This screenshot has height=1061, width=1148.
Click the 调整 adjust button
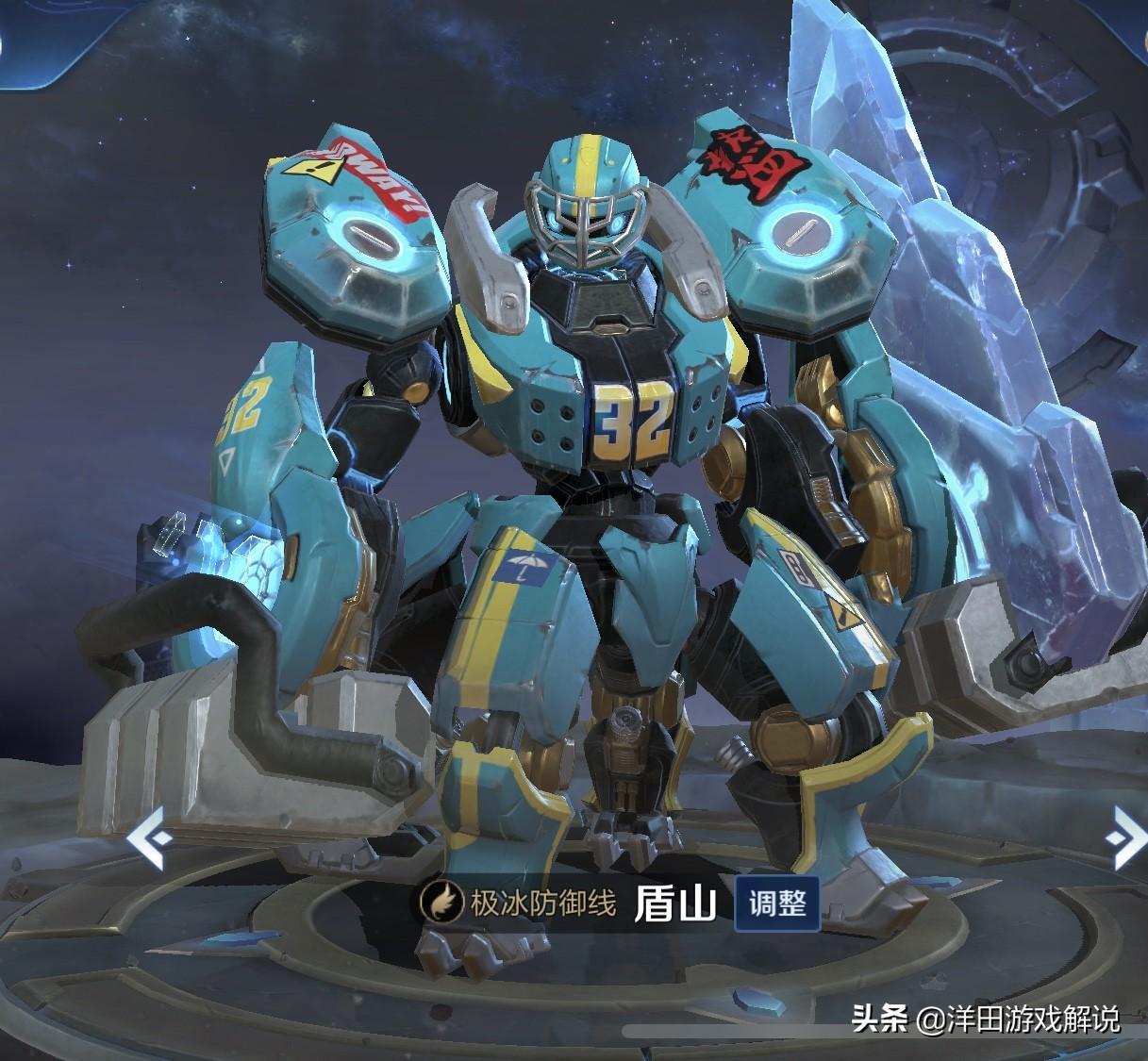[x=777, y=904]
